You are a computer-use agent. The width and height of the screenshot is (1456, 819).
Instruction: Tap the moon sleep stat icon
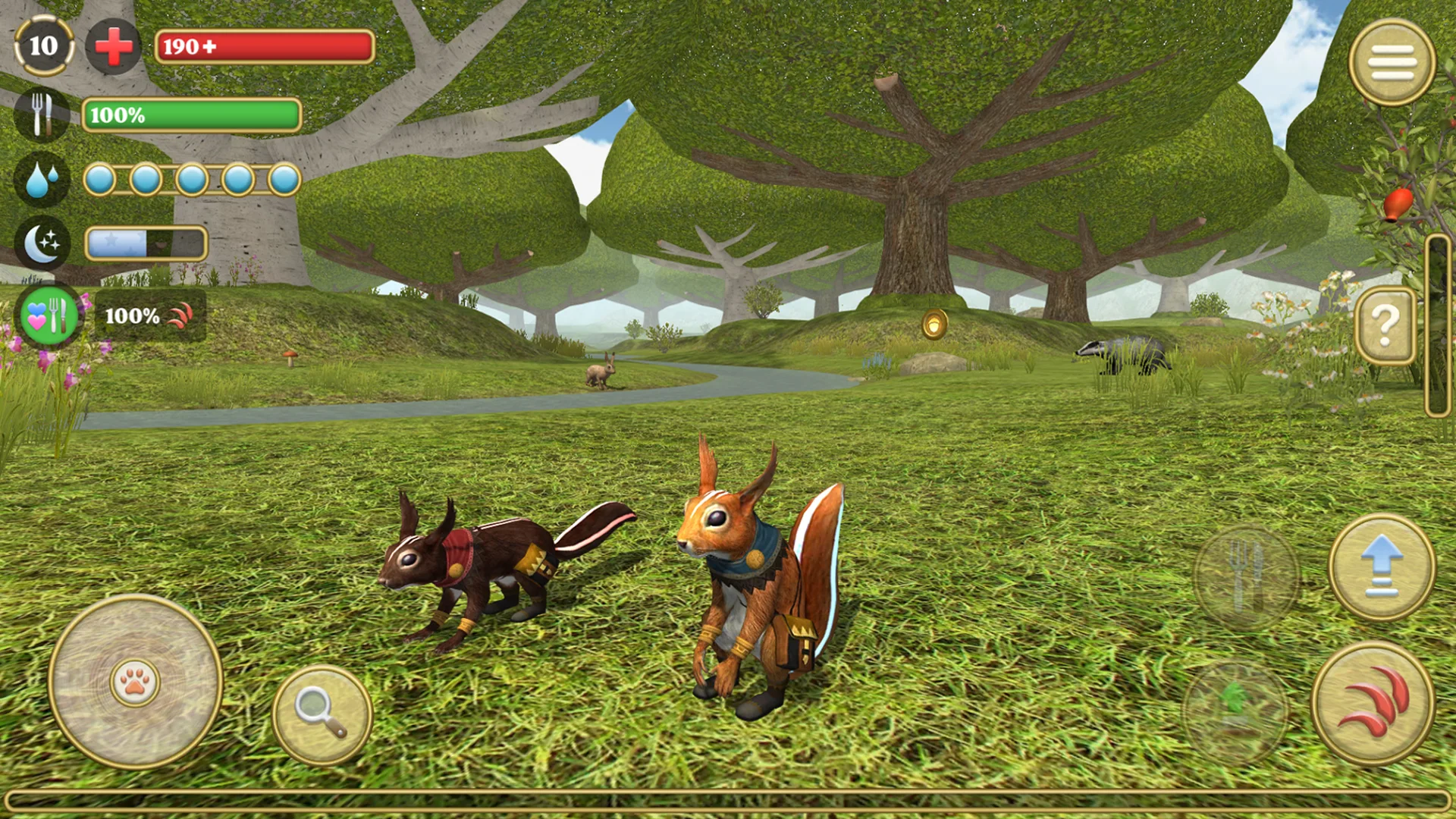(x=42, y=243)
